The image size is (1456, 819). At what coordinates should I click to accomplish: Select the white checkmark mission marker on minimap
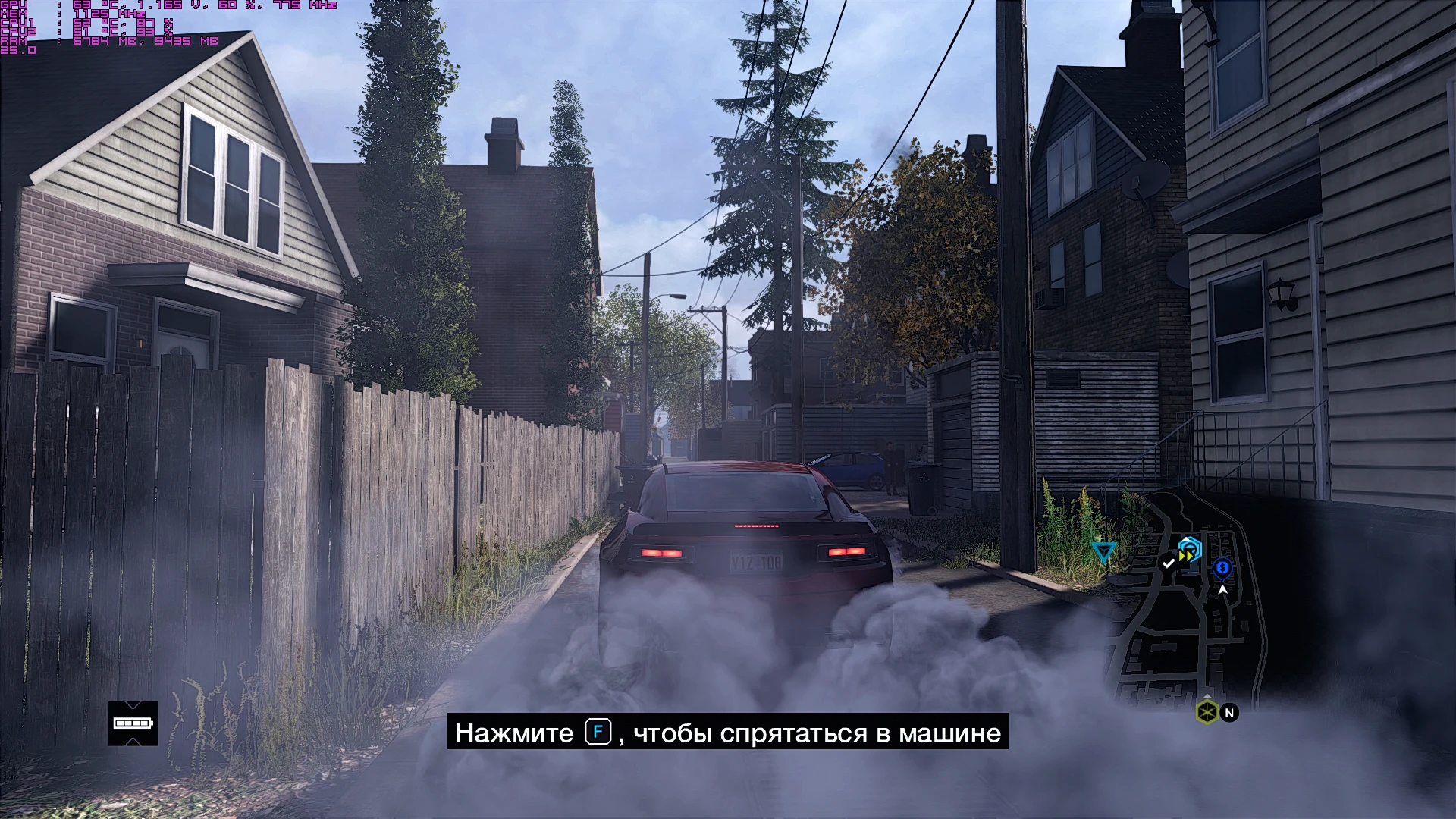[1168, 564]
